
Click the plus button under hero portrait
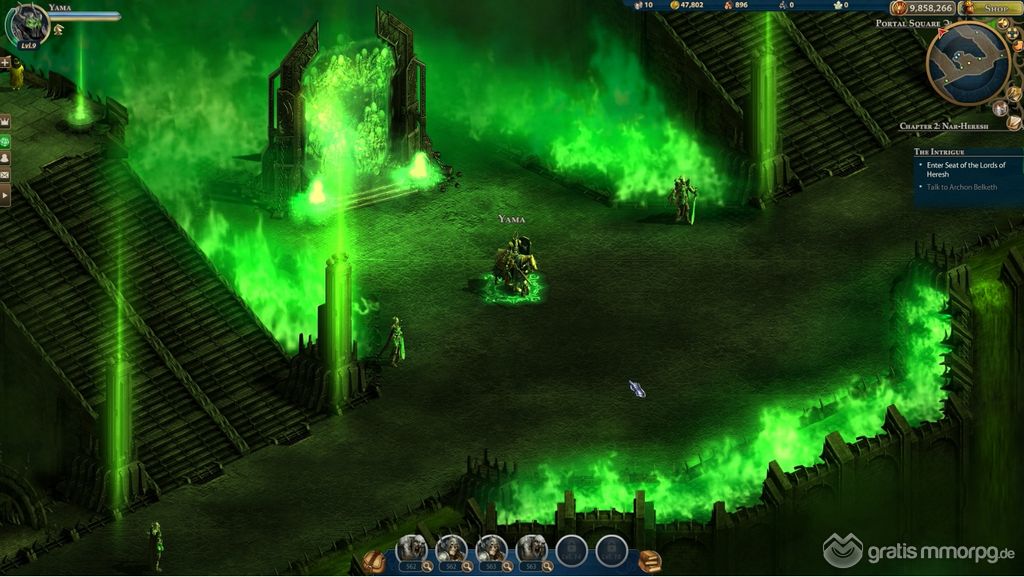click(5, 62)
